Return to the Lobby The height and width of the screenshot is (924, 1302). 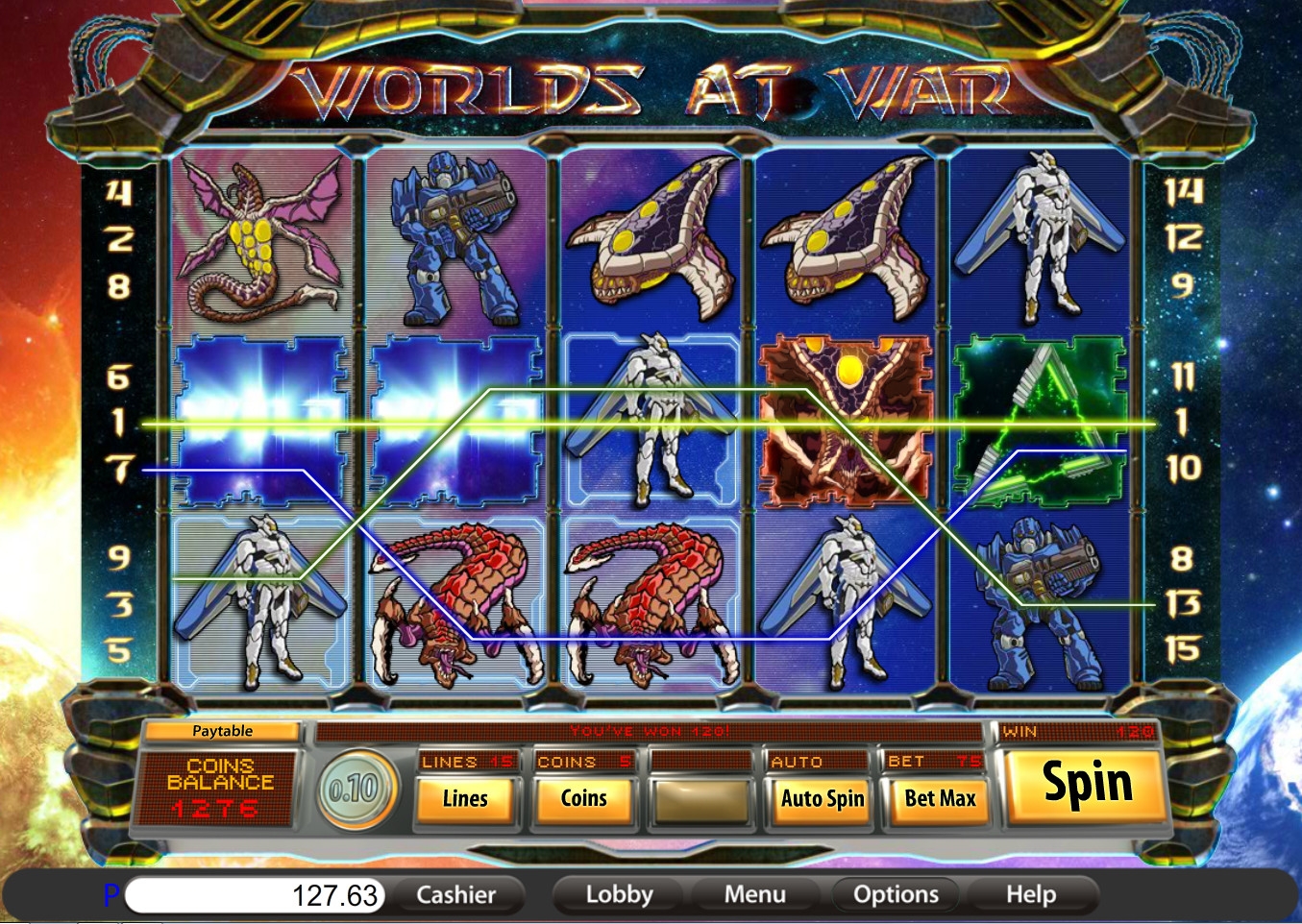point(619,895)
